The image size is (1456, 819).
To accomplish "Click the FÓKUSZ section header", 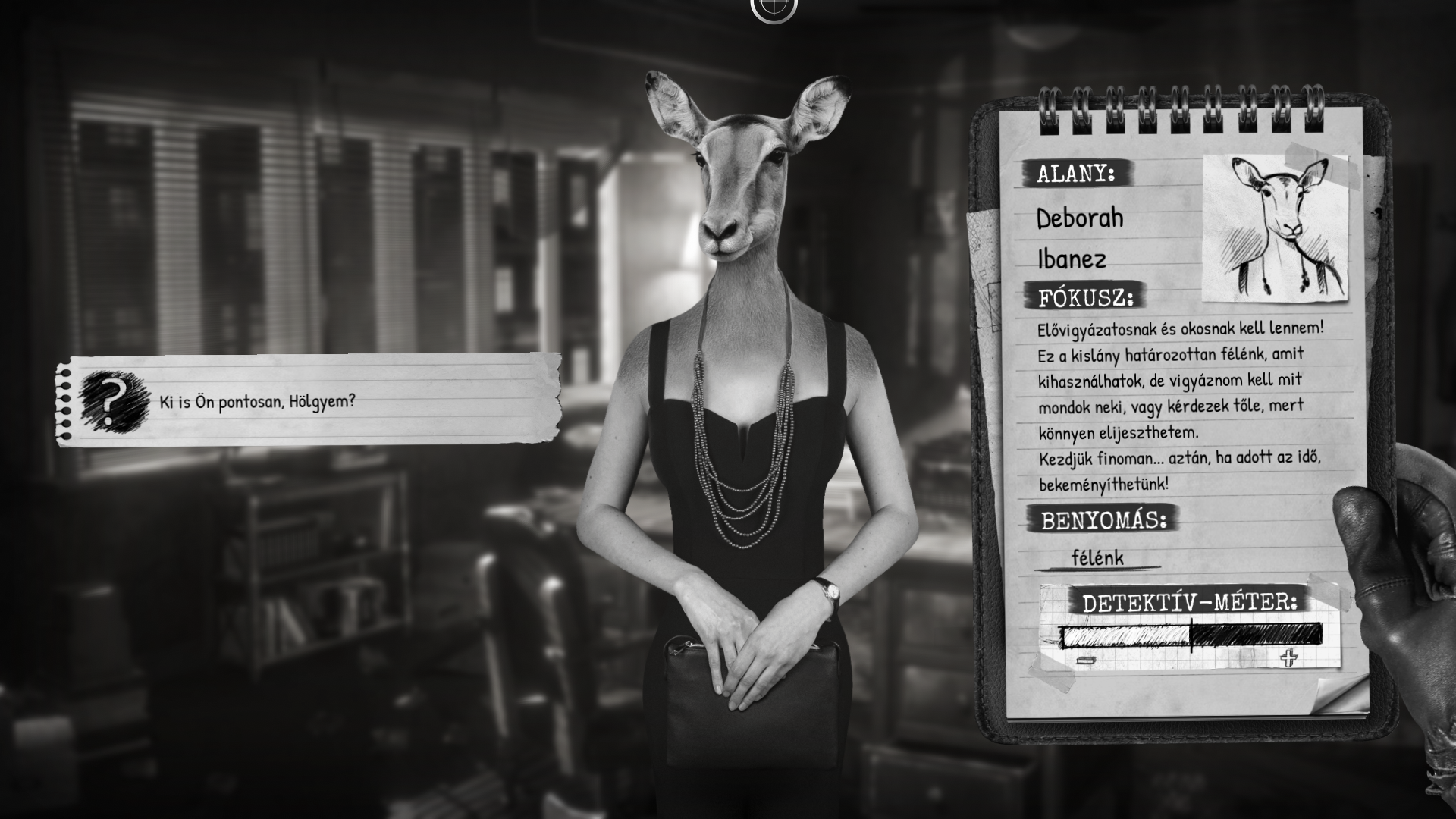I will [1084, 298].
